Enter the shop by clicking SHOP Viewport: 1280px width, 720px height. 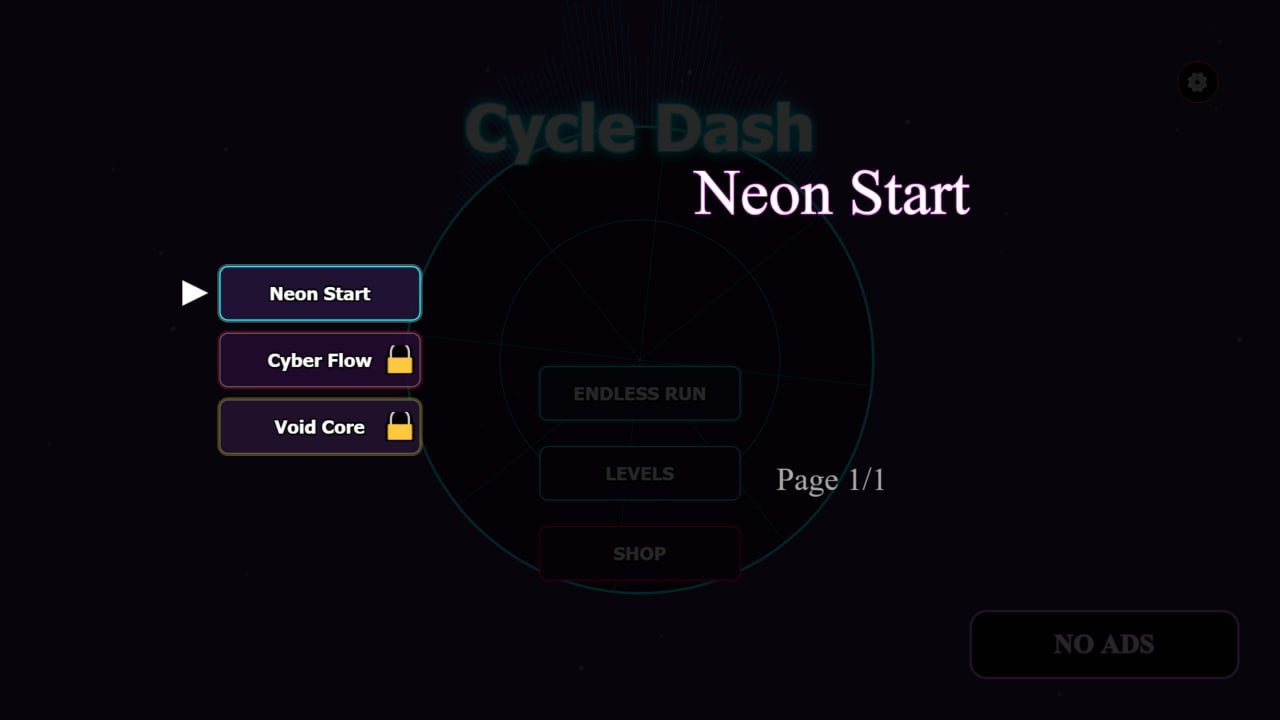point(639,553)
